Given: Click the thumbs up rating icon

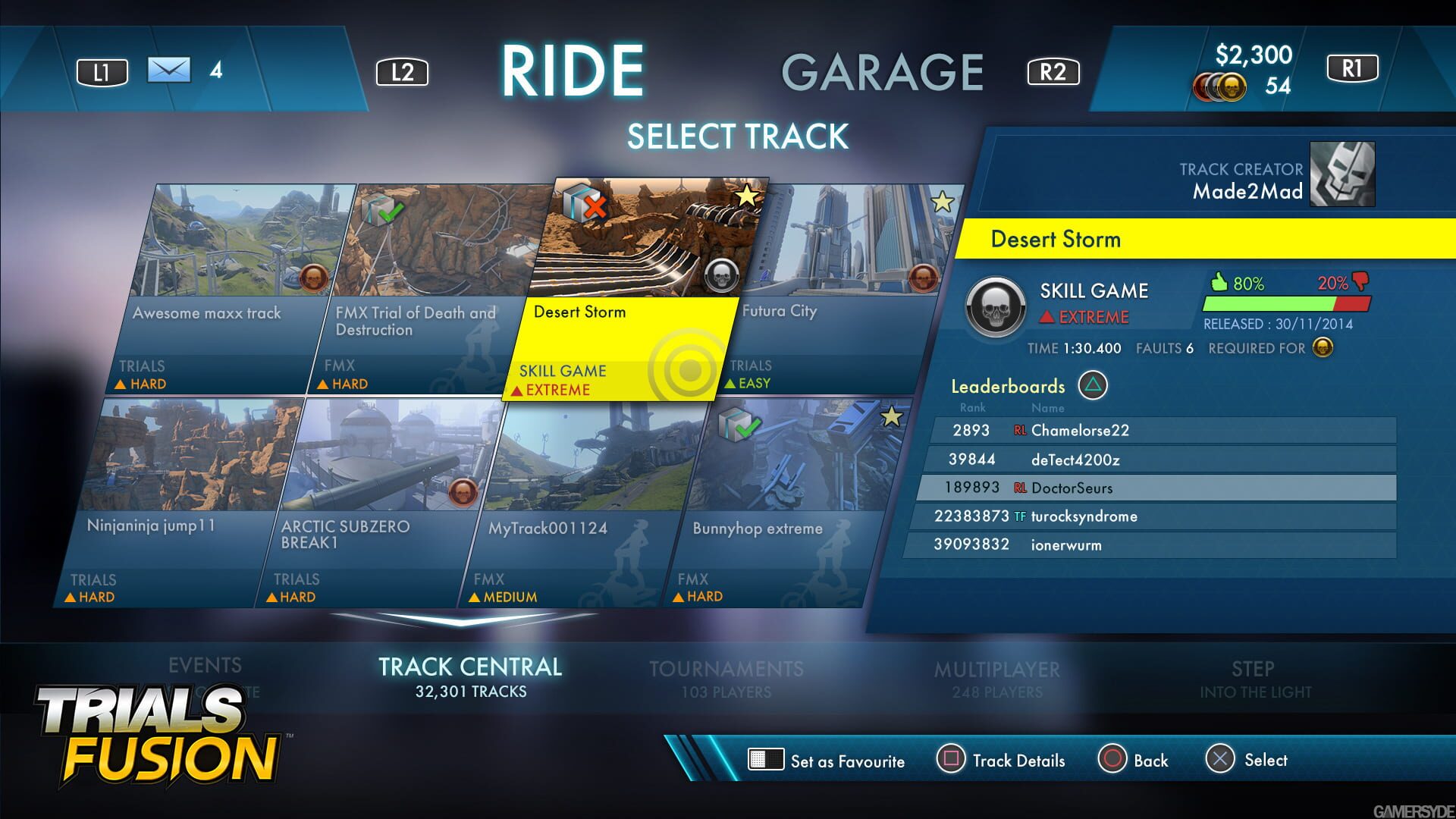Looking at the screenshot, I should [1221, 283].
